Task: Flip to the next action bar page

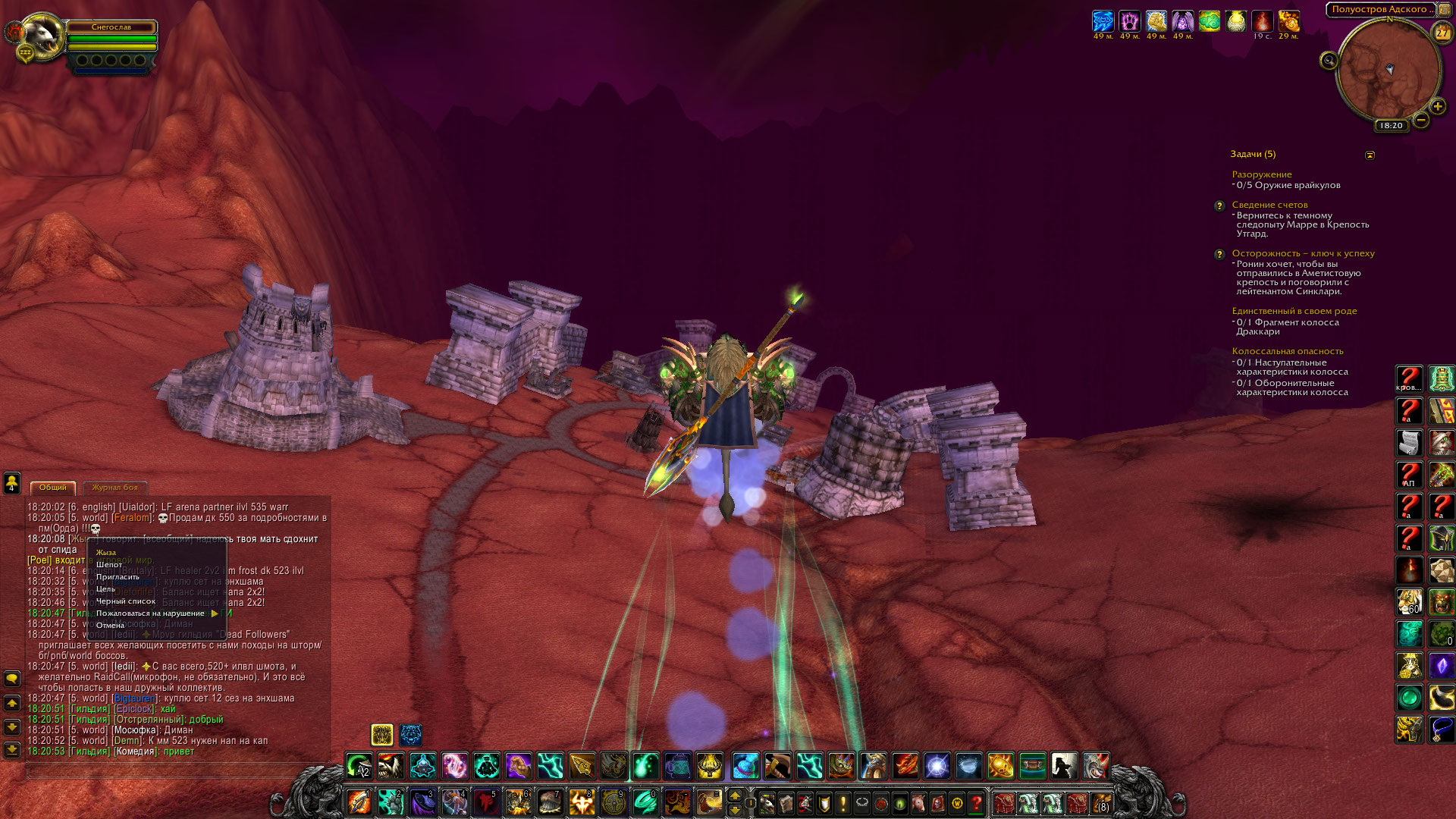Action: pos(734,795)
